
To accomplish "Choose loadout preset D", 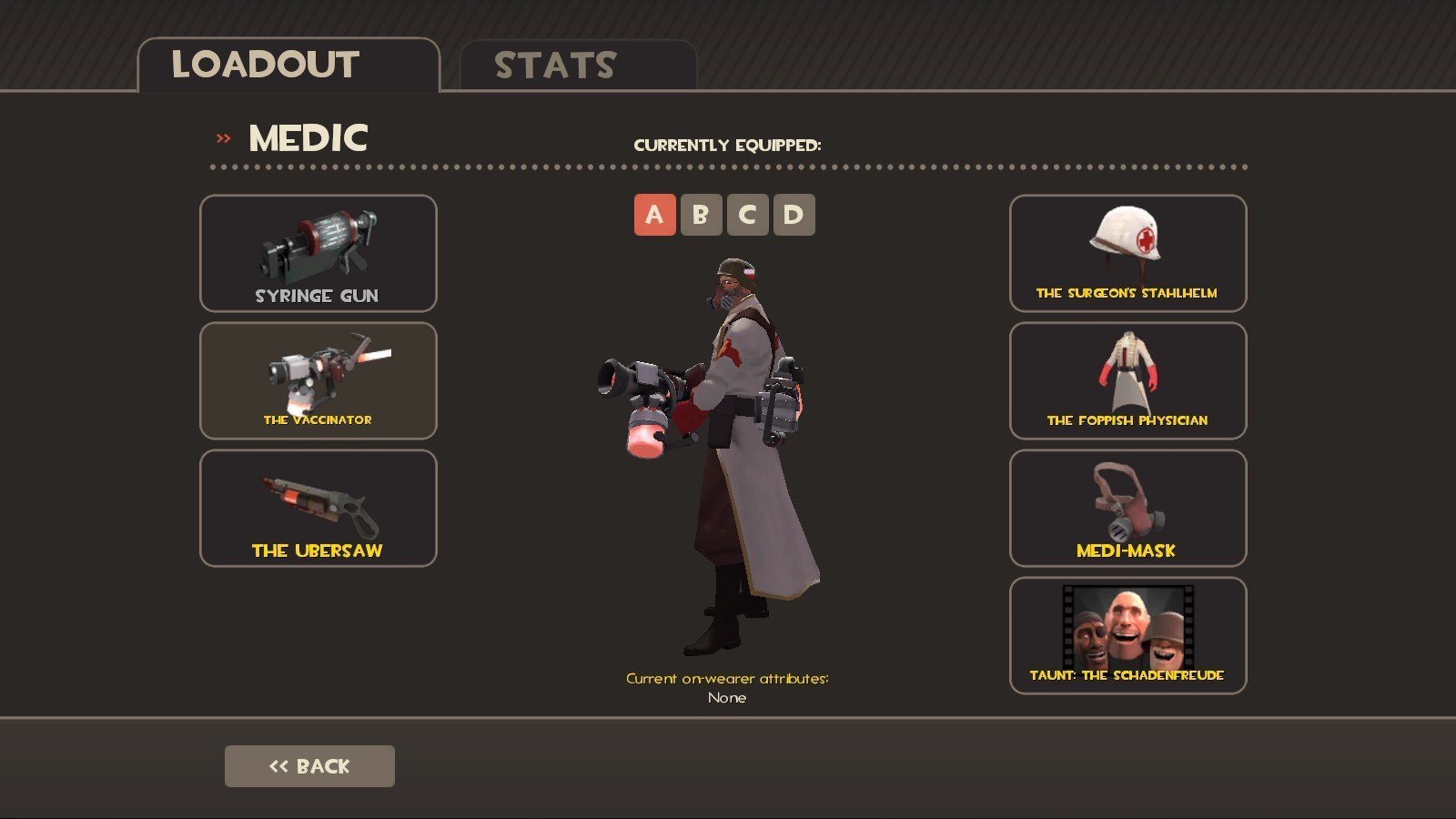I will (x=794, y=215).
